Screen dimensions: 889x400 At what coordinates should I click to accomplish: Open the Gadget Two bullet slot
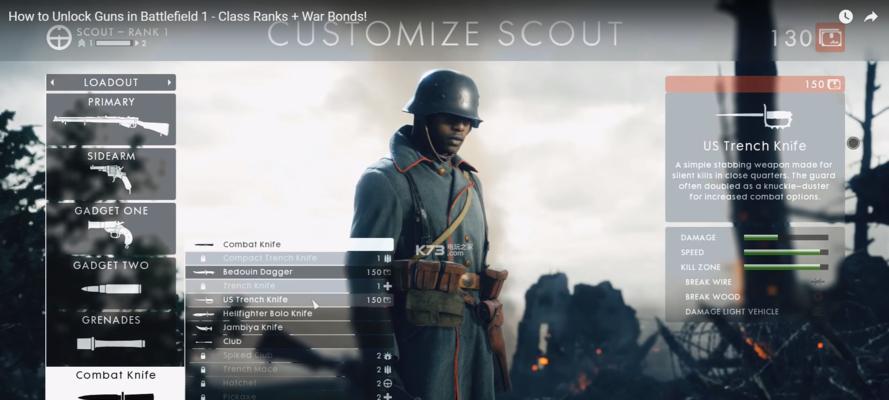tap(110, 283)
